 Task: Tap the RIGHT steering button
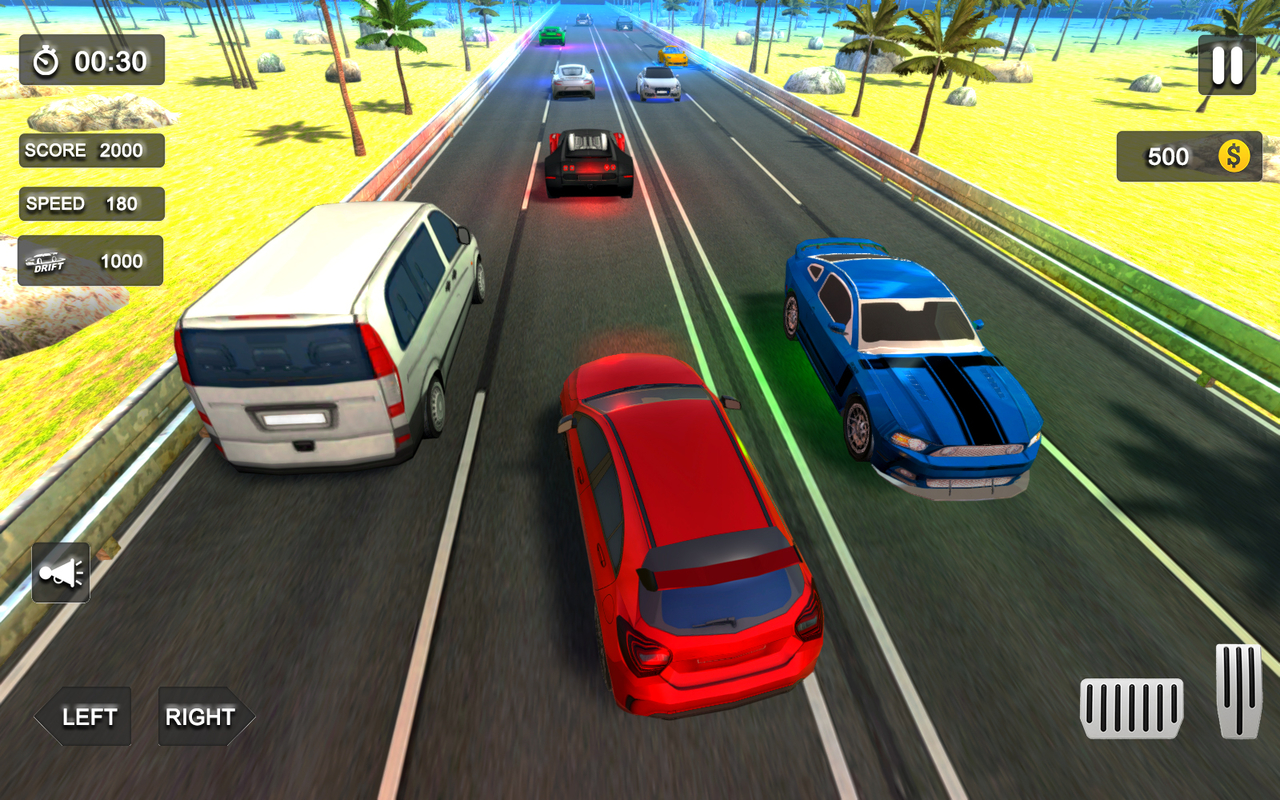tap(200, 716)
